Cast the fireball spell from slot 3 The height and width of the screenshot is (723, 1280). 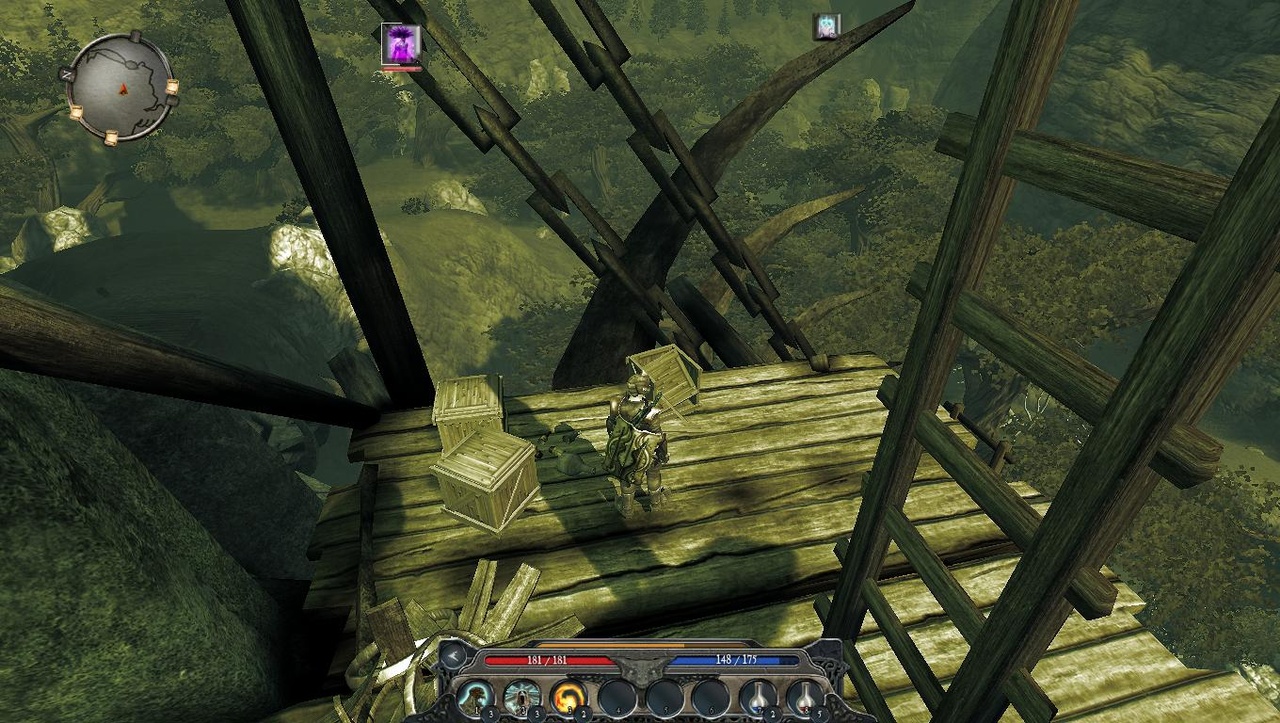570,695
